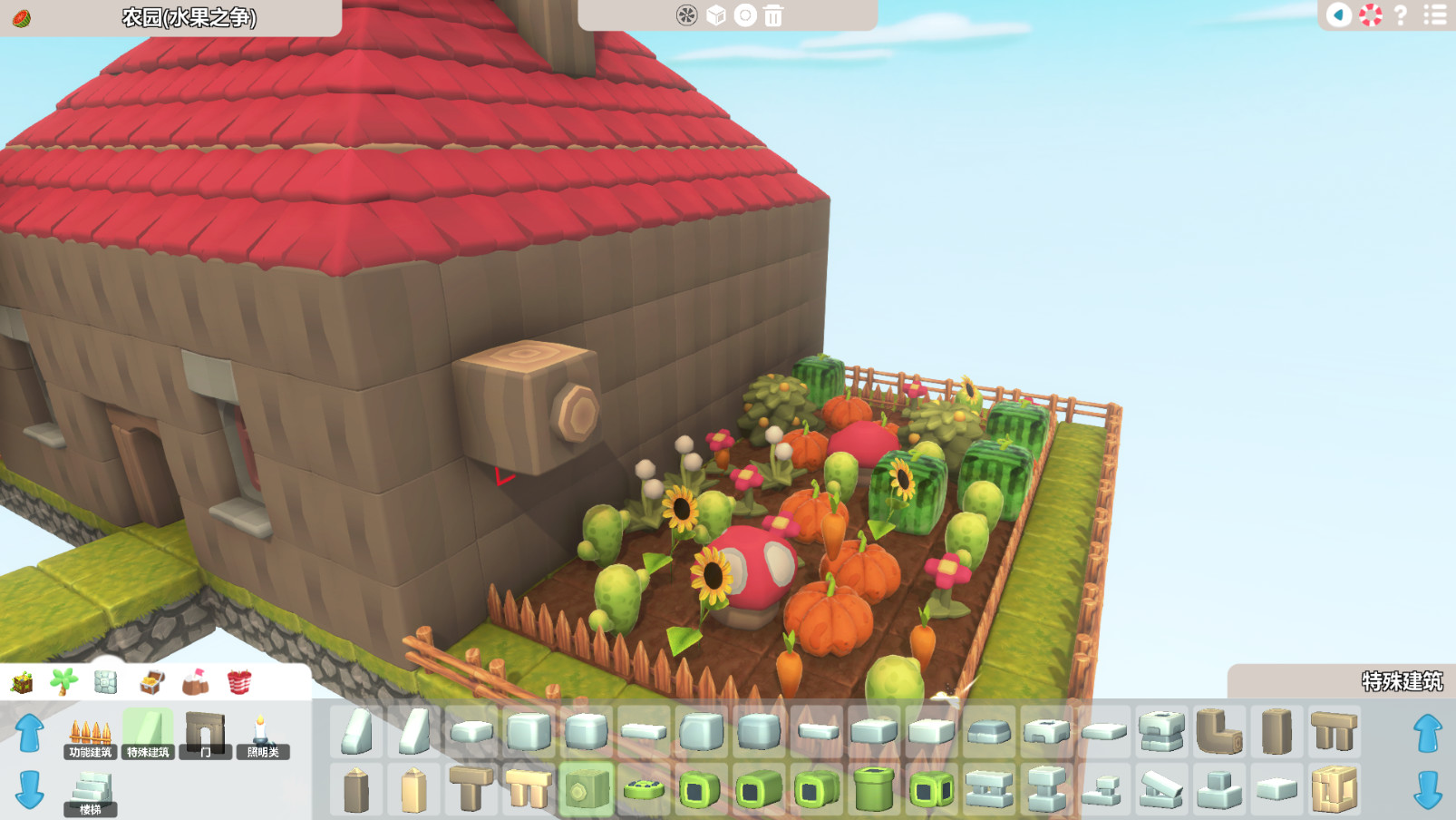Select the cake decoration category icon
The height and width of the screenshot is (820, 1456).
(194, 684)
